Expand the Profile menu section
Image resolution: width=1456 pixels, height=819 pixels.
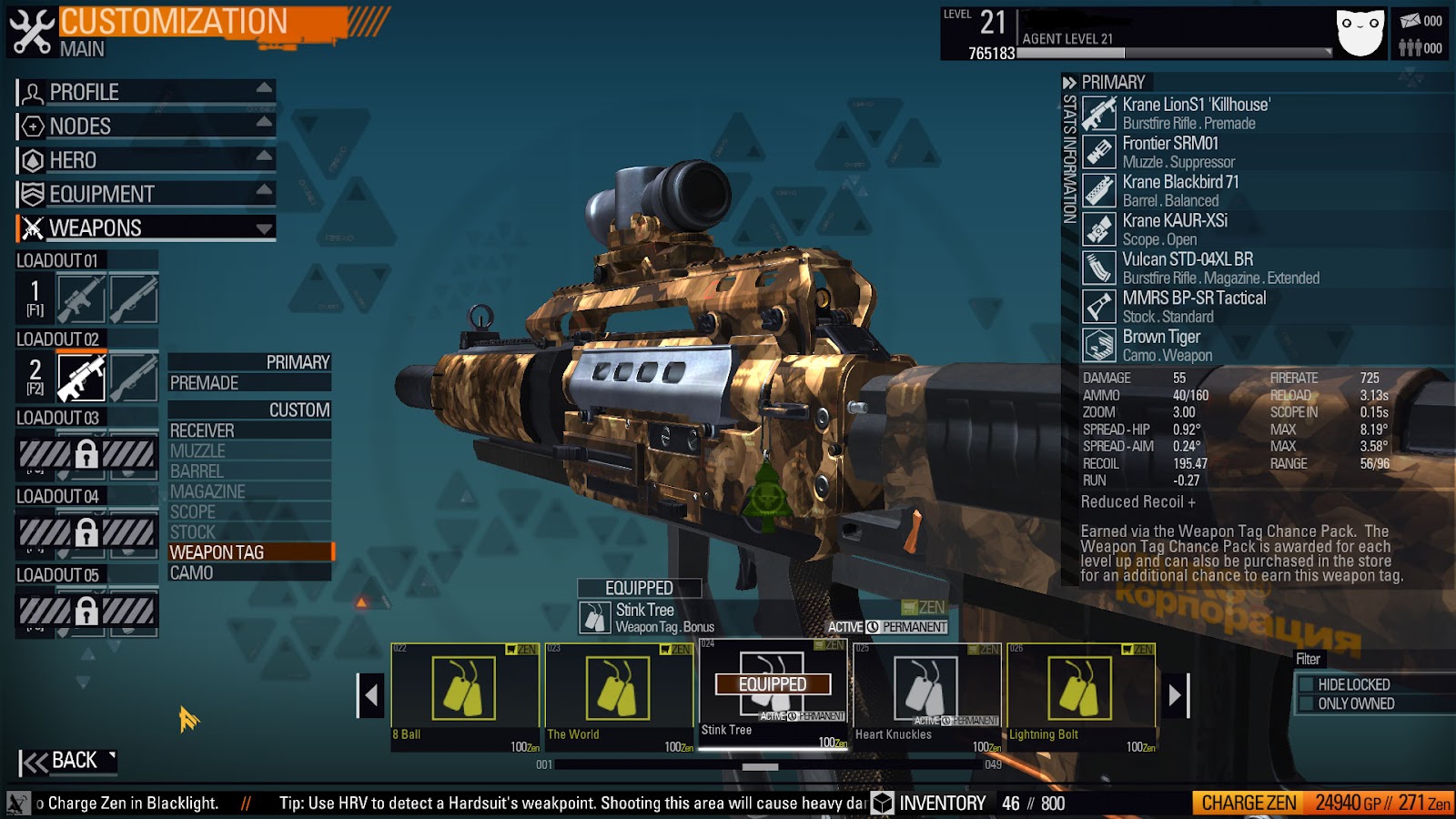coord(146,92)
